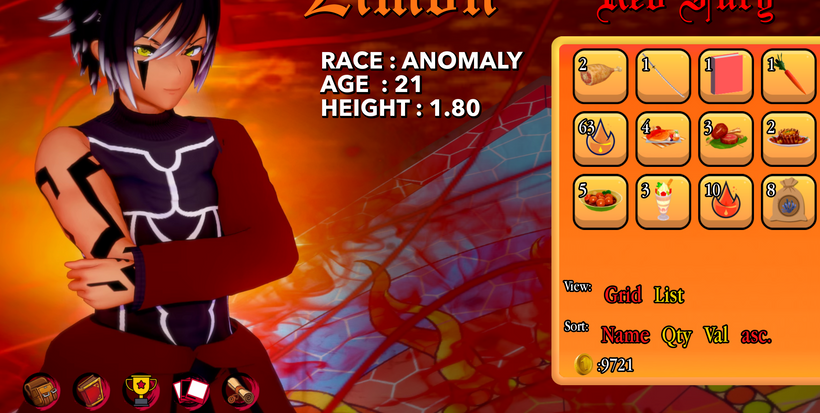Switch inventory to Grid view

(x=623, y=294)
